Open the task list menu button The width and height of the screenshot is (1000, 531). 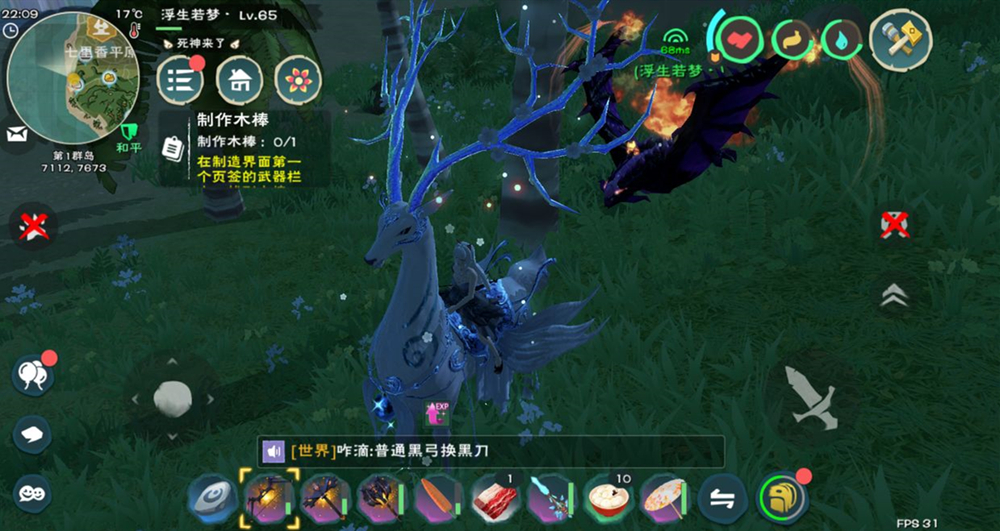(180, 80)
